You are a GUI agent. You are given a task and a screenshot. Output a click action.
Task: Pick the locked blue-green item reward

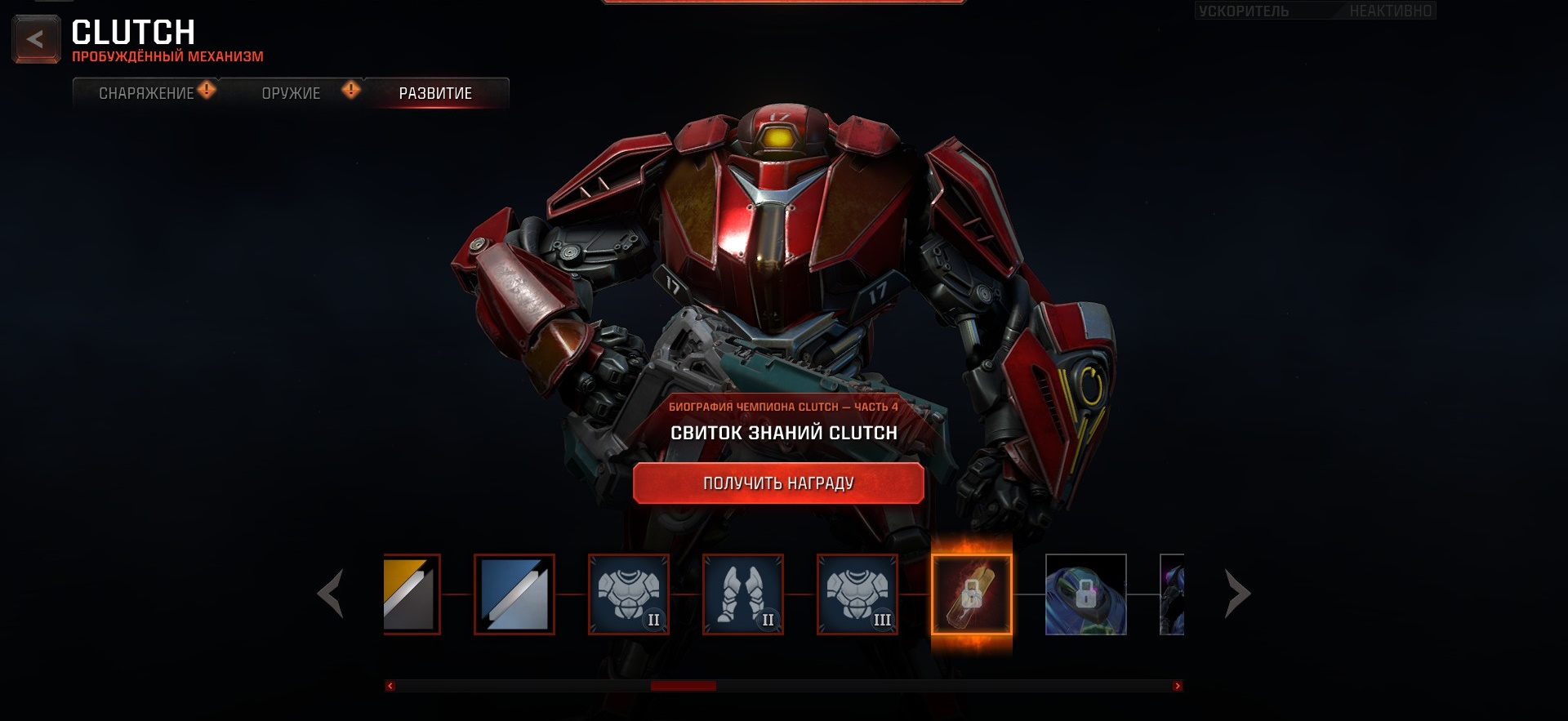pos(1086,594)
